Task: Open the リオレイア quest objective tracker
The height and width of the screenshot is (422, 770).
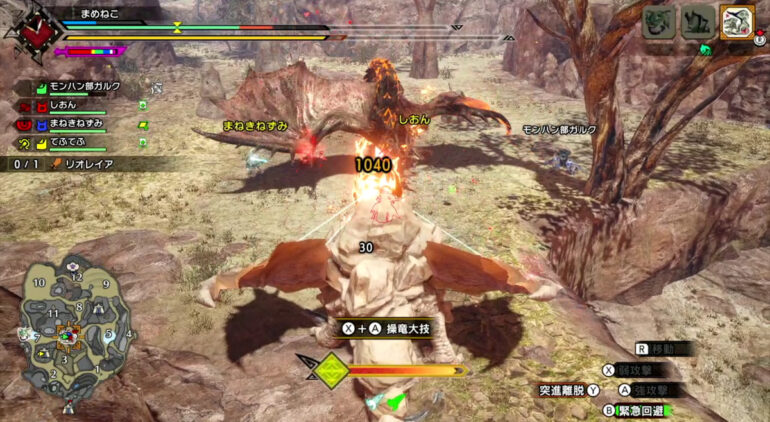Action: pyautogui.click(x=90, y=163)
